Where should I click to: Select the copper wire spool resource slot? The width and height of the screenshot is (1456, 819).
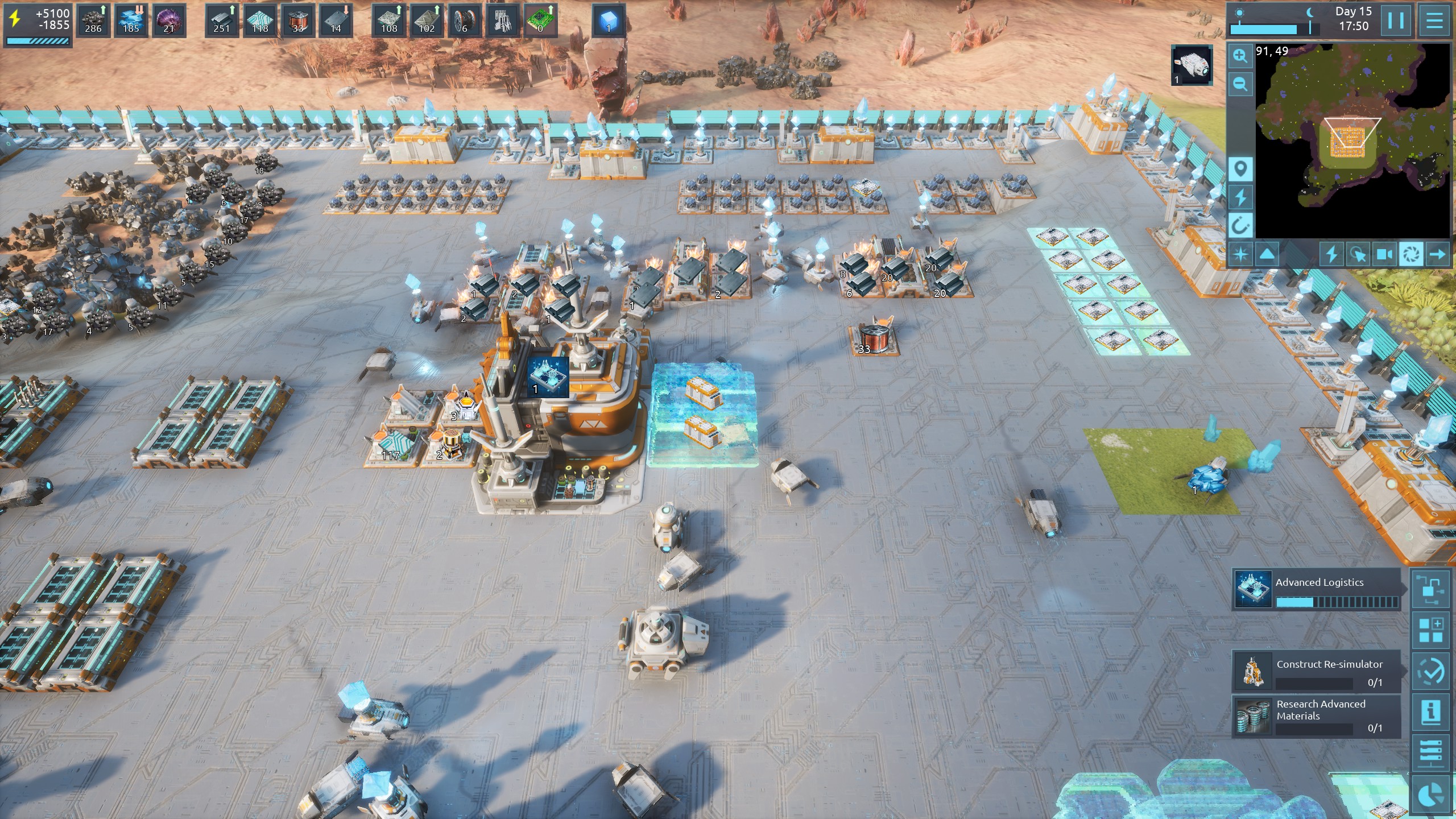click(x=297, y=20)
